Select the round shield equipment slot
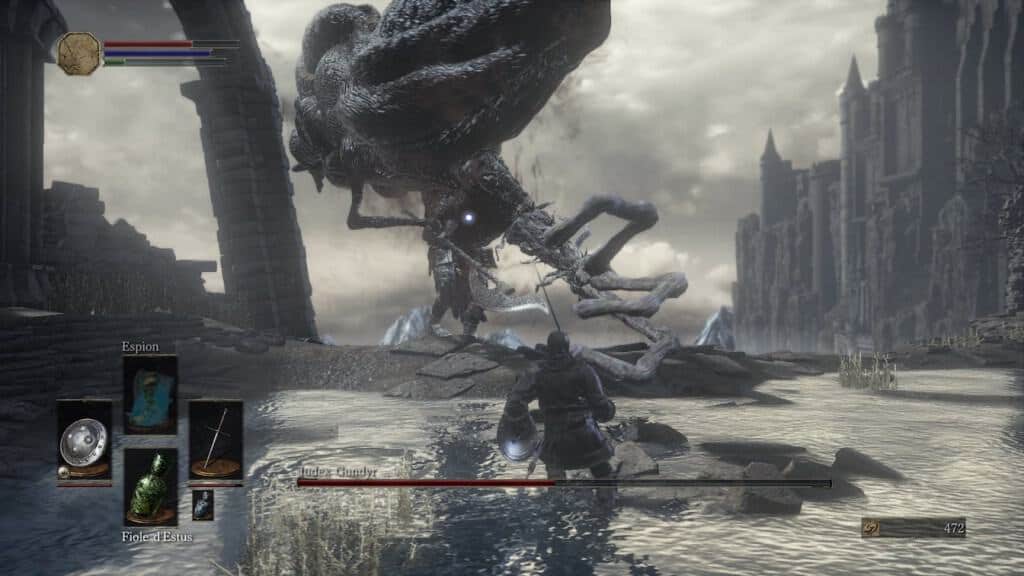Screen dimensions: 1024x576 (84, 440)
